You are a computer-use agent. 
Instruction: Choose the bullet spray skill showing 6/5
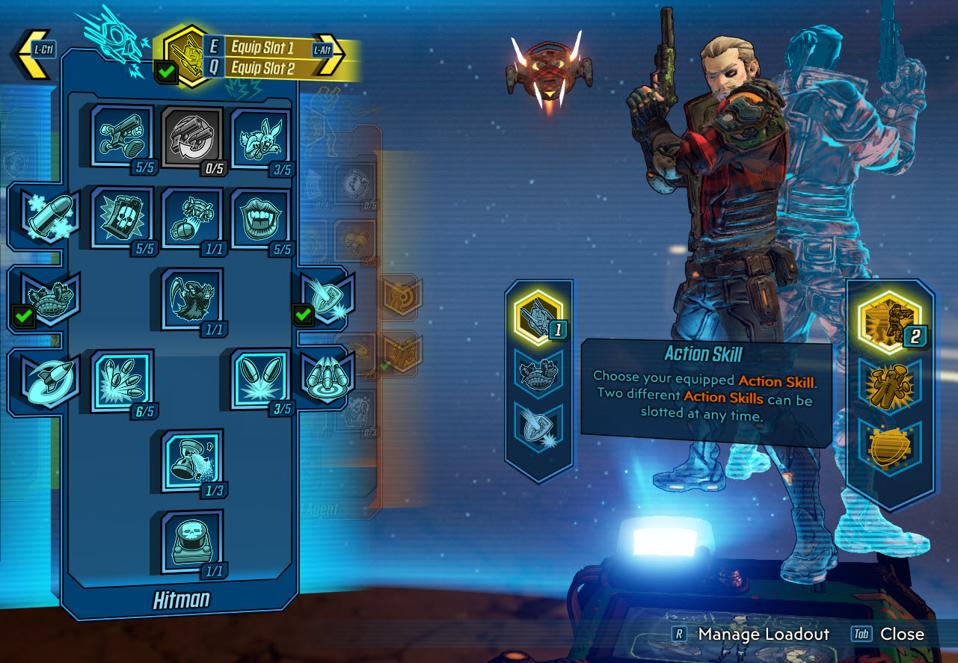[x=123, y=378]
